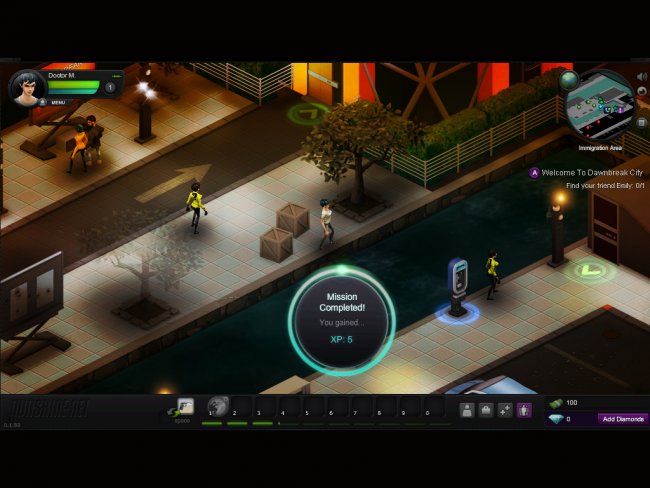Select the weapon slot marked space
The width and height of the screenshot is (650, 488).
point(185,406)
